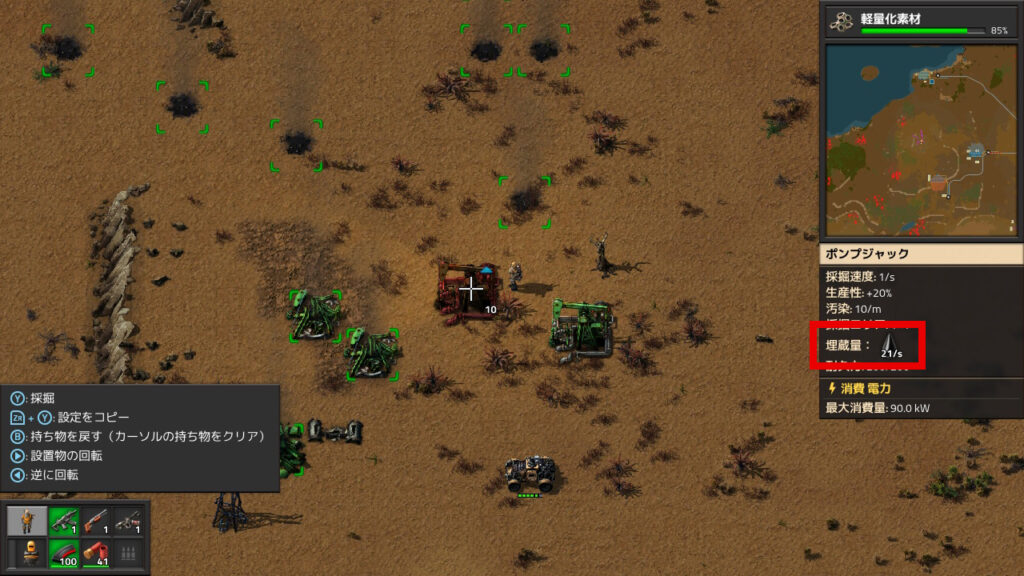The width and height of the screenshot is (1024, 576).
Task: Select the player character slot
Action: (x=25, y=521)
